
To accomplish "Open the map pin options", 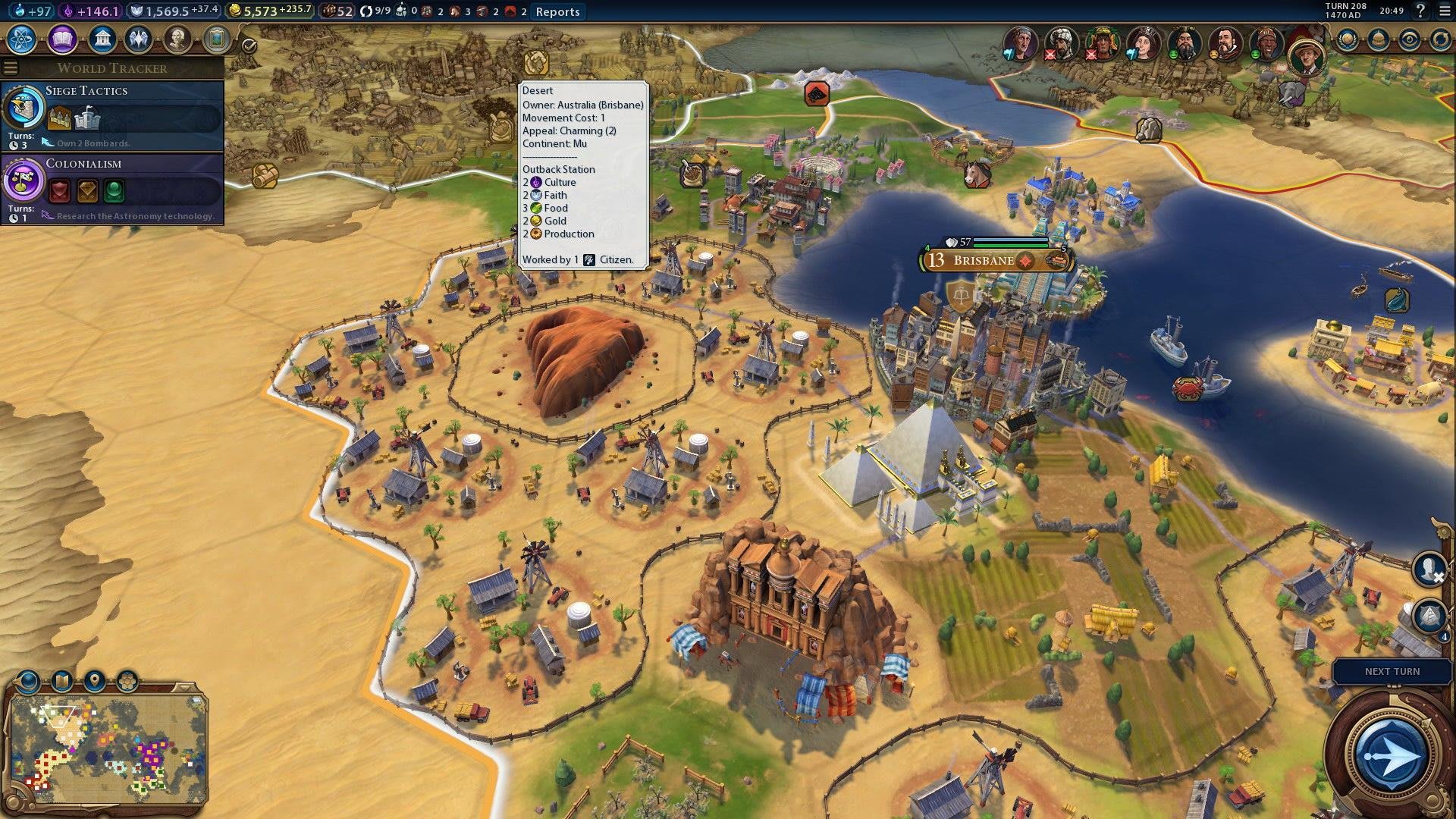I will pos(95,681).
